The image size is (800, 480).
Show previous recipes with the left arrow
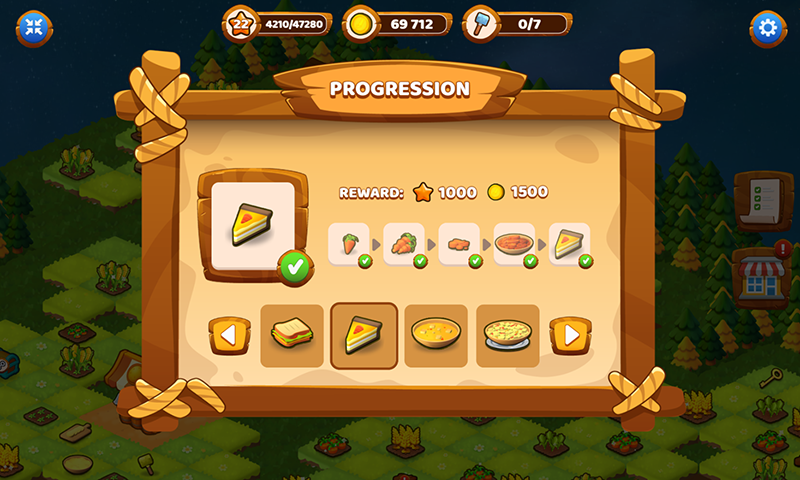click(229, 335)
